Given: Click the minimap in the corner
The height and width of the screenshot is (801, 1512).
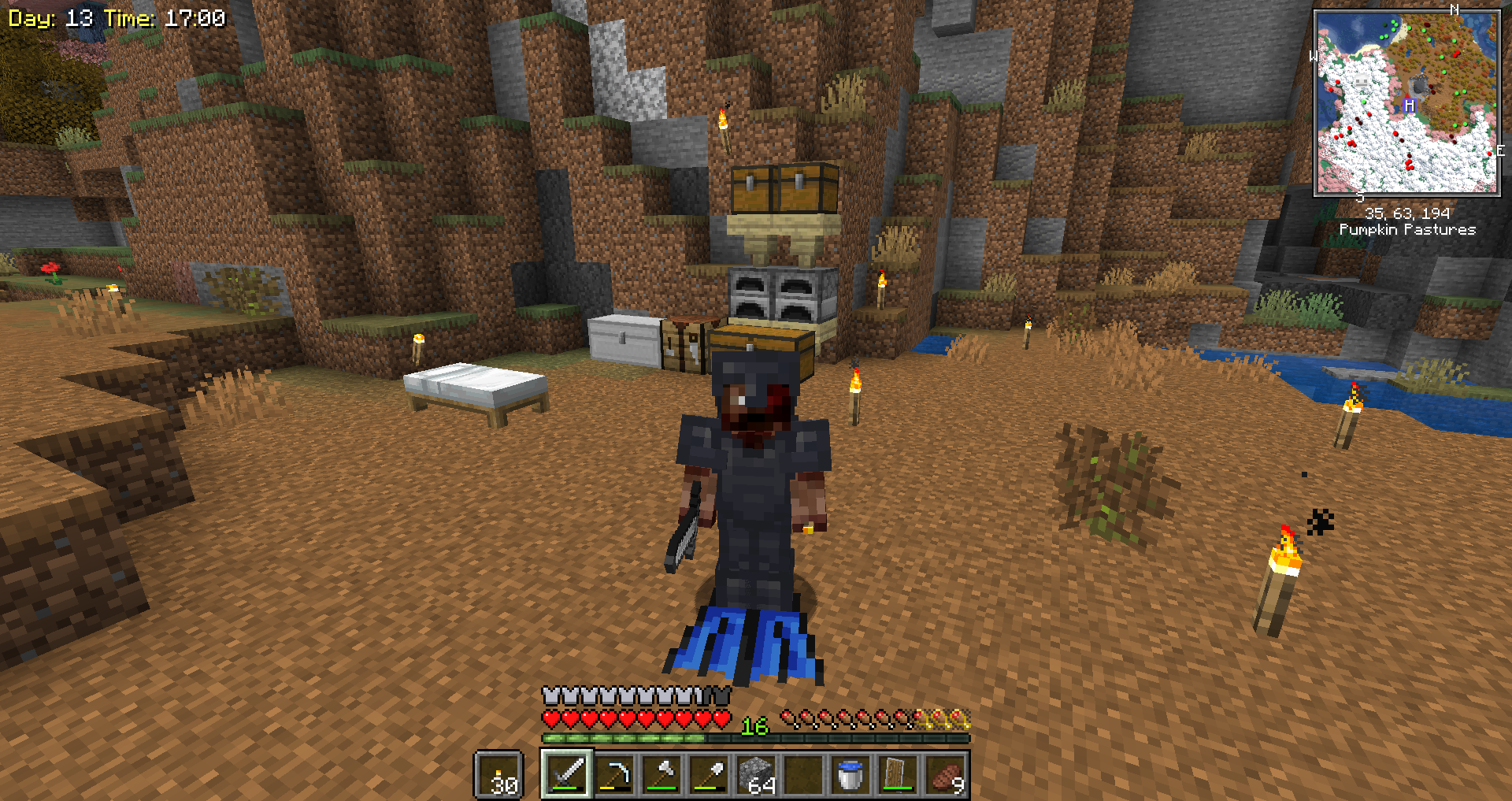Looking at the screenshot, I should pos(1406,102).
